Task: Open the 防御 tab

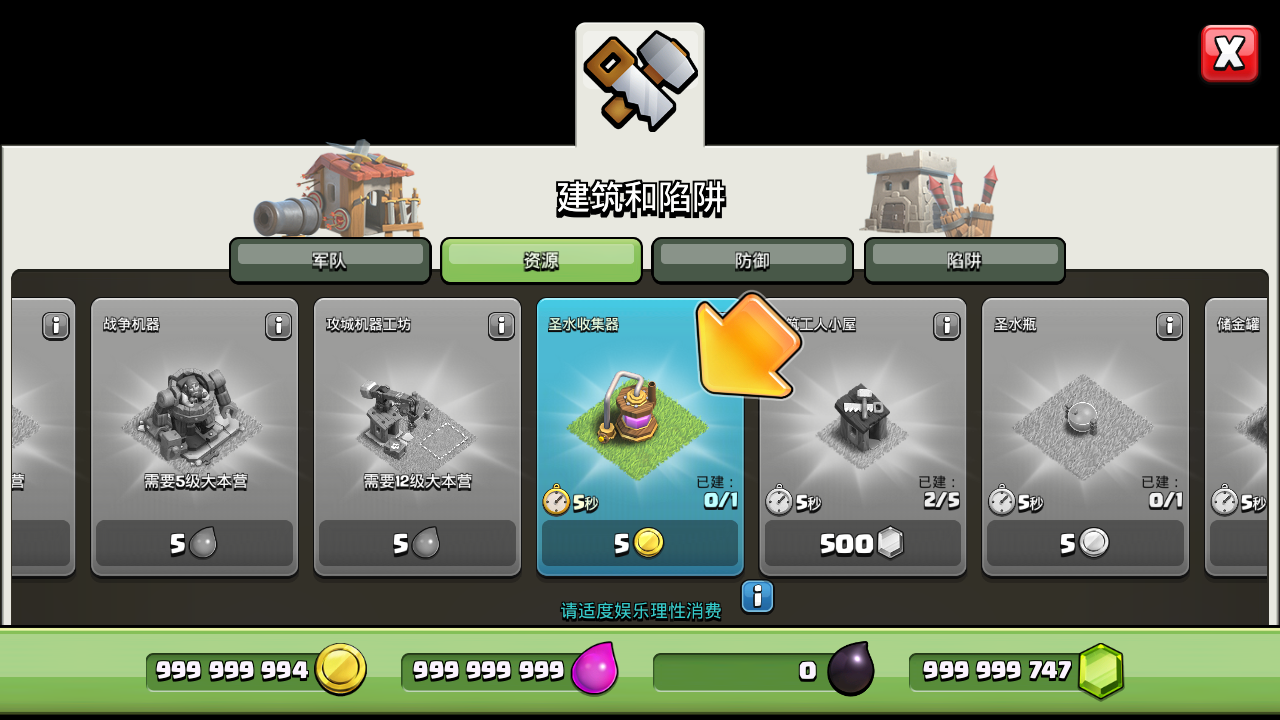Action: click(752, 260)
